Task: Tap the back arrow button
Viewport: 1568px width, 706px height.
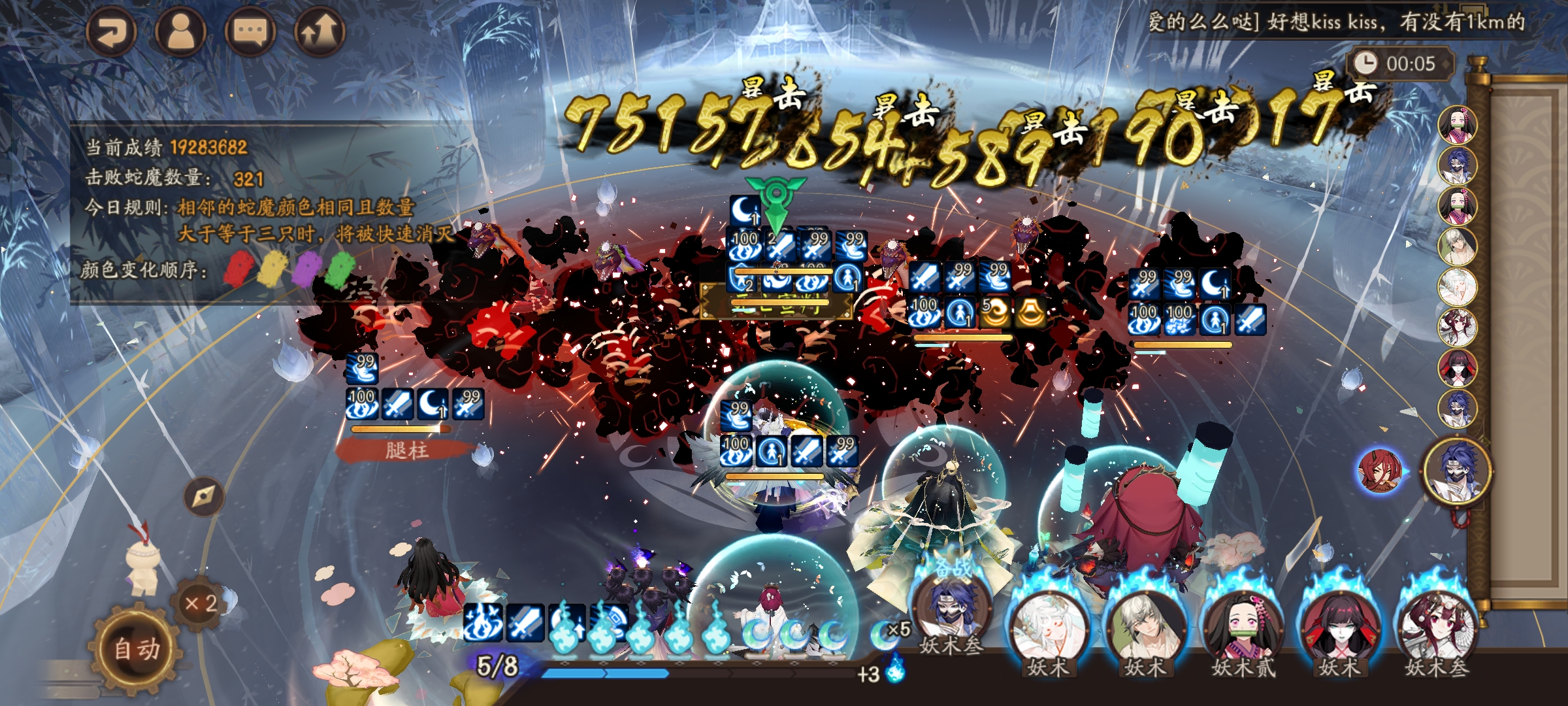Action: point(111,31)
